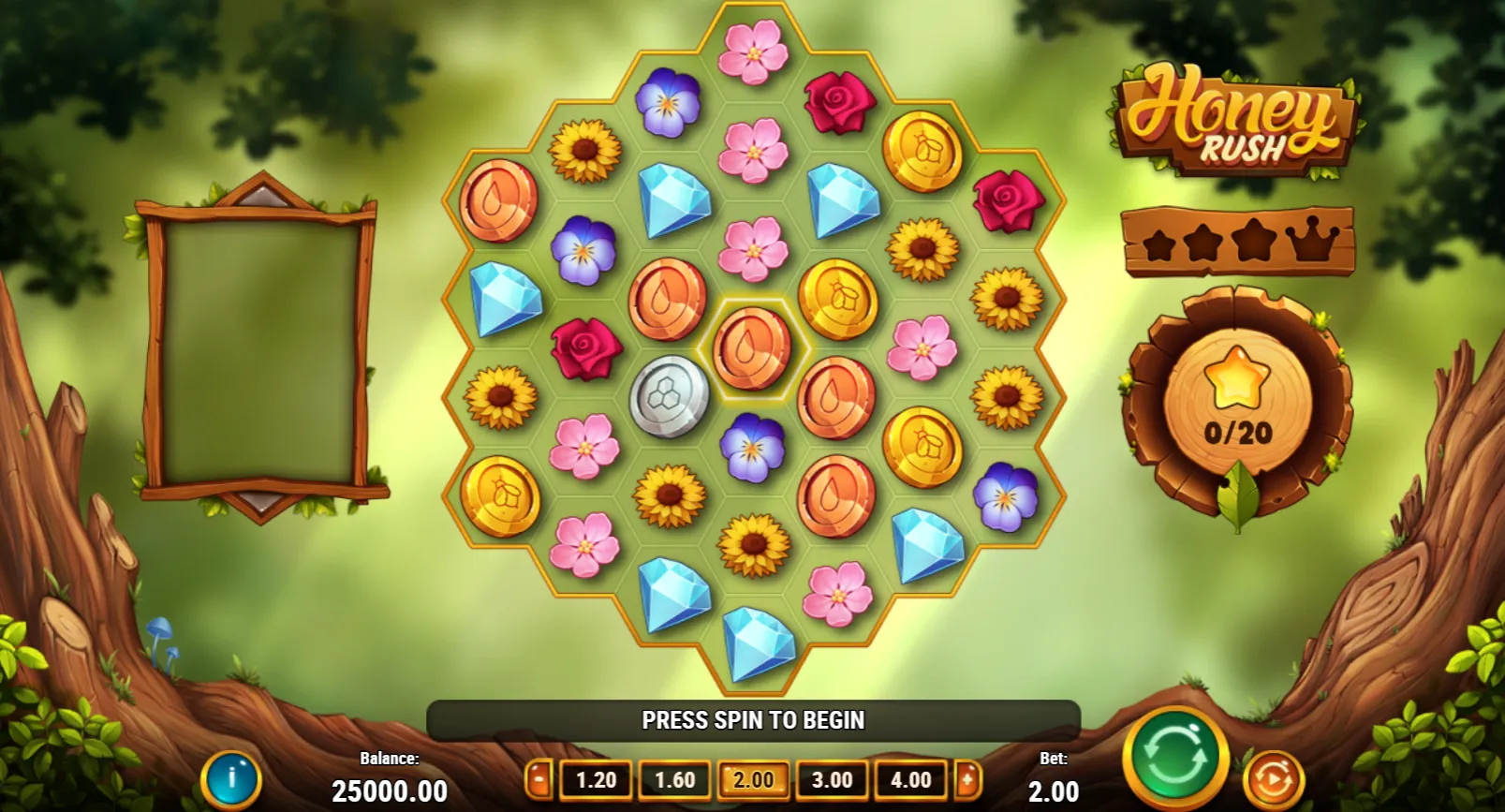Image resolution: width=1505 pixels, height=812 pixels.
Task: Open the autoplay settings button
Action: 1273,779
